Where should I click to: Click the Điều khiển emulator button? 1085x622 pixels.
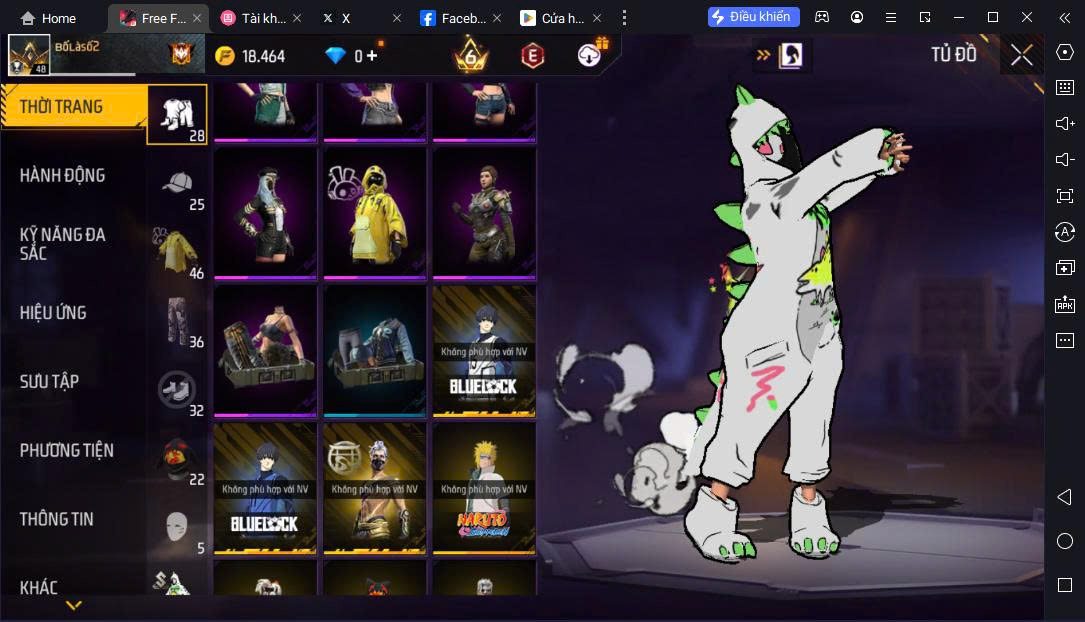pyautogui.click(x=753, y=17)
